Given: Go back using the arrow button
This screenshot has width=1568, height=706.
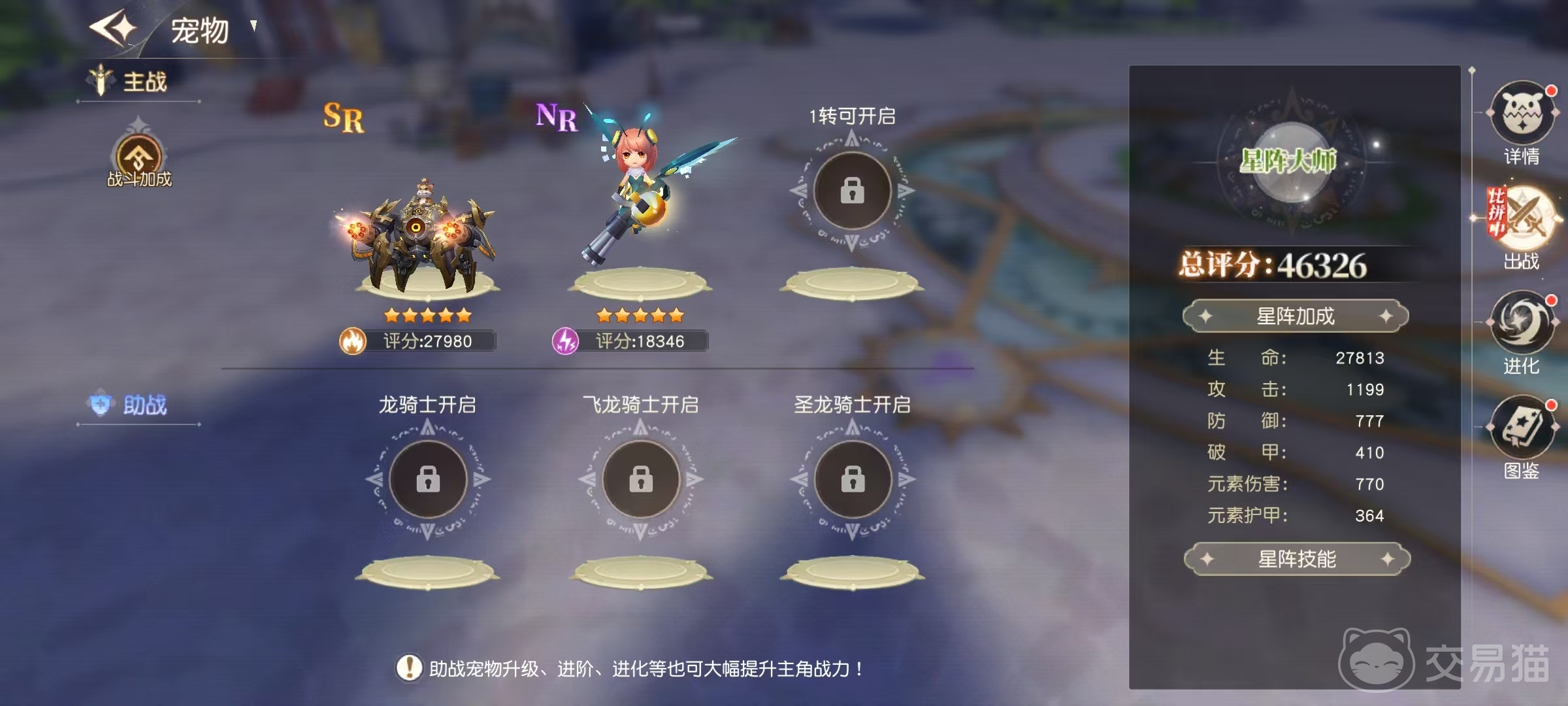Looking at the screenshot, I should (113, 28).
